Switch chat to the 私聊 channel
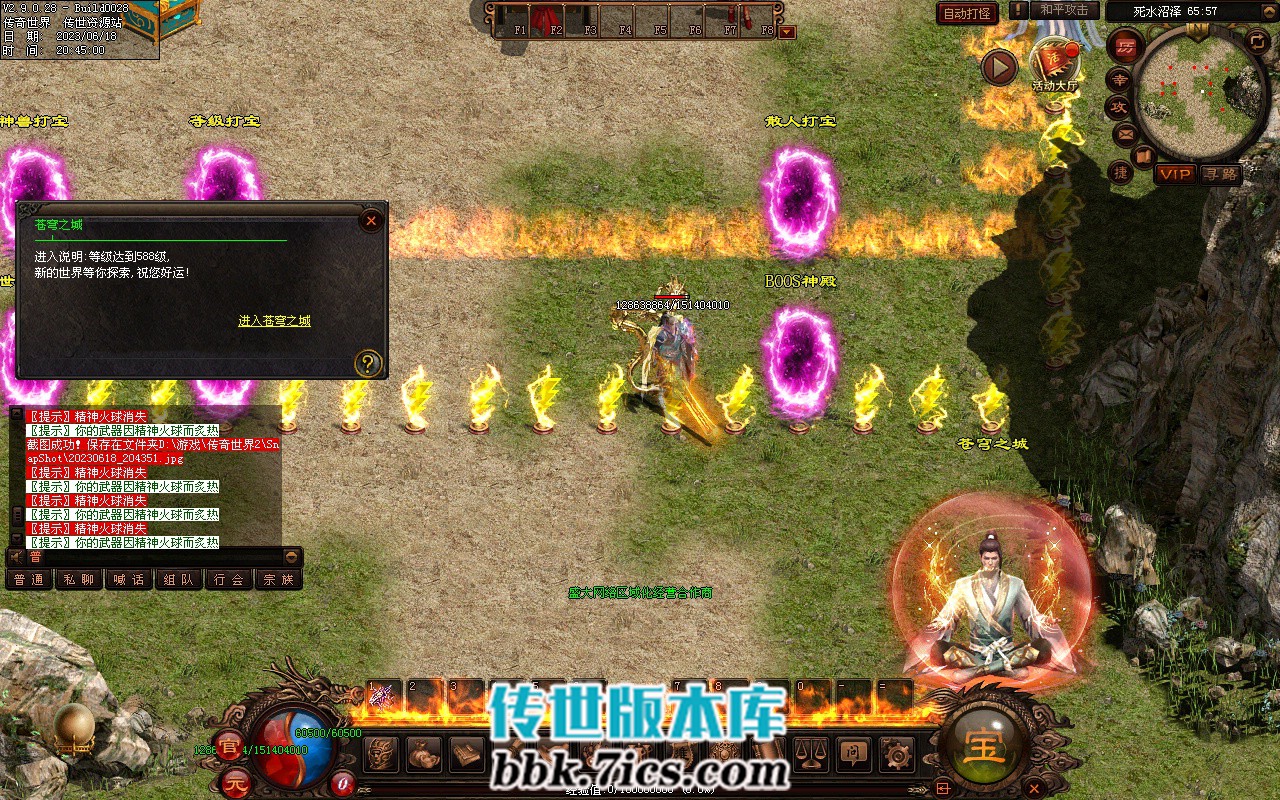 click(78, 579)
